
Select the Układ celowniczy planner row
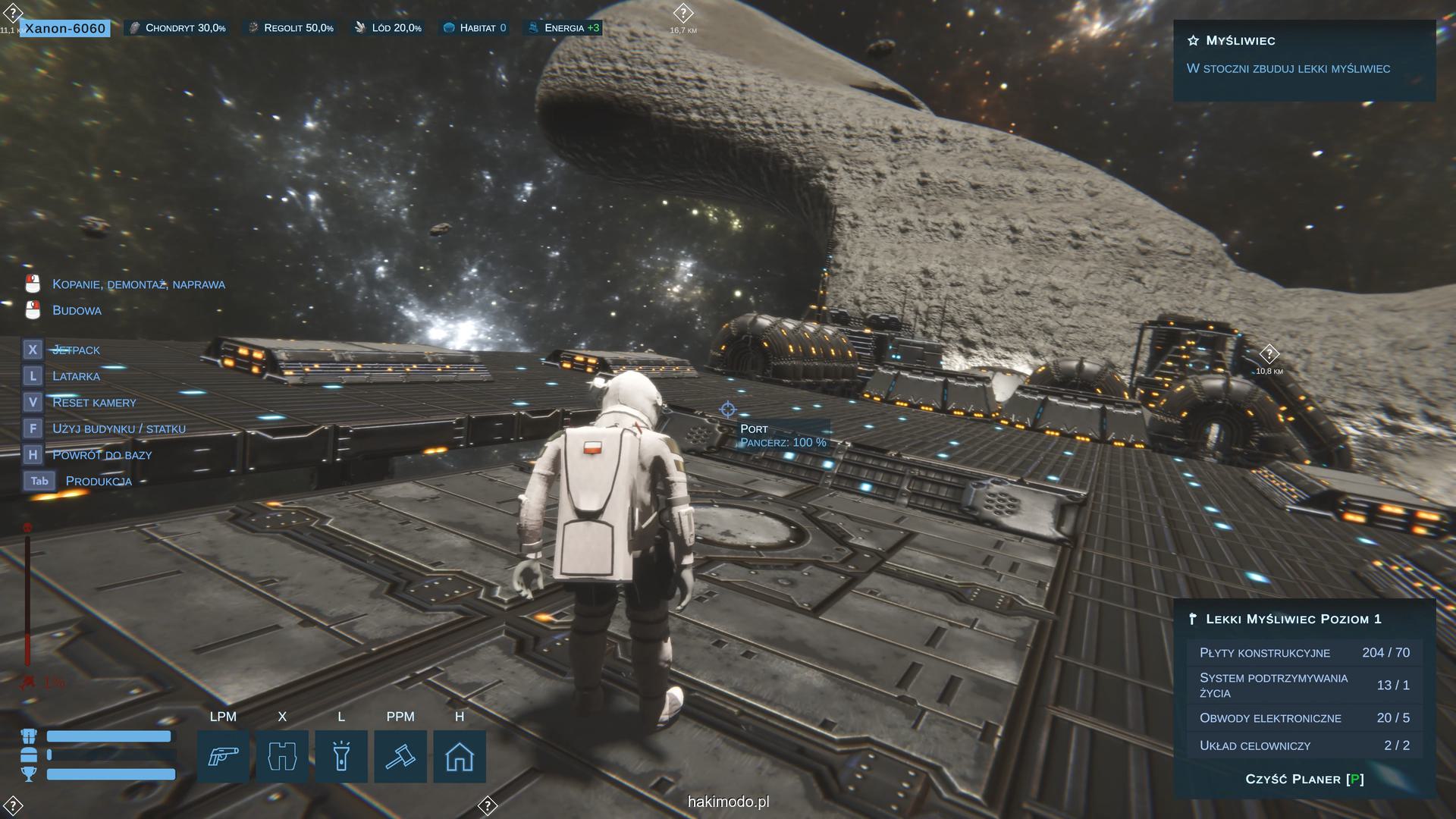pyautogui.click(x=1304, y=745)
